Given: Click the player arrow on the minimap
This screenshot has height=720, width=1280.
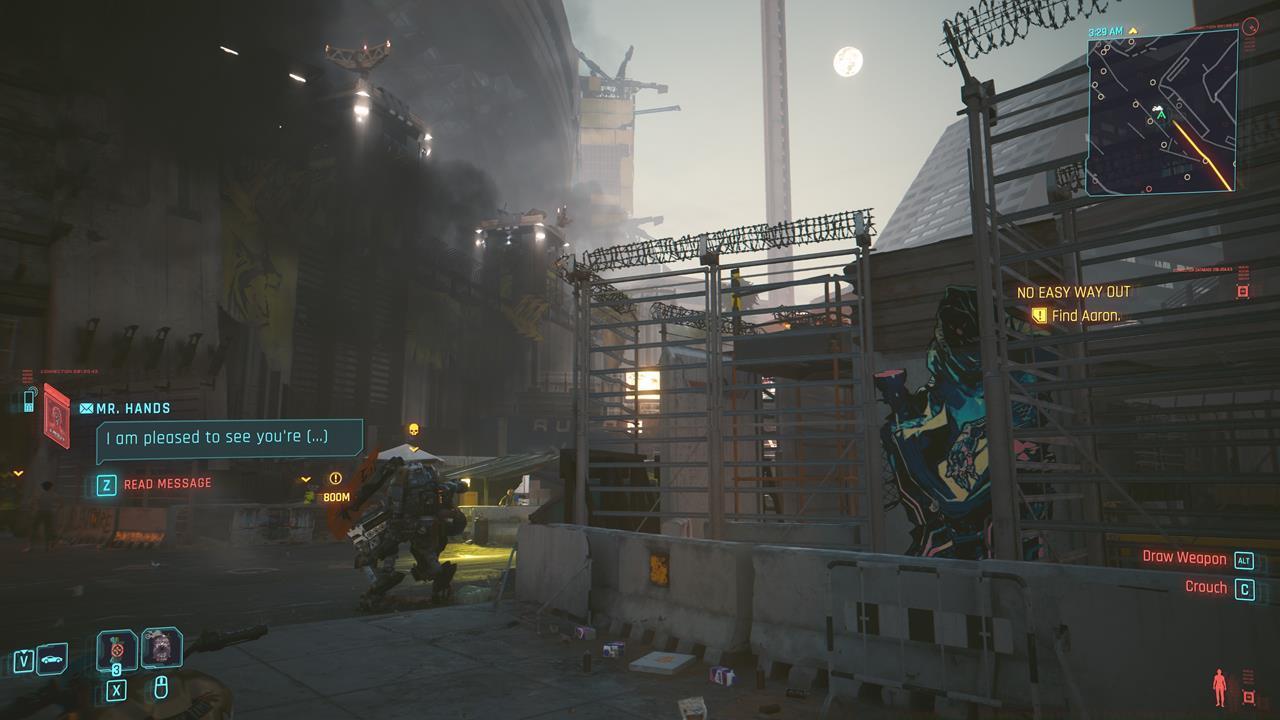Looking at the screenshot, I should pos(1161,115).
